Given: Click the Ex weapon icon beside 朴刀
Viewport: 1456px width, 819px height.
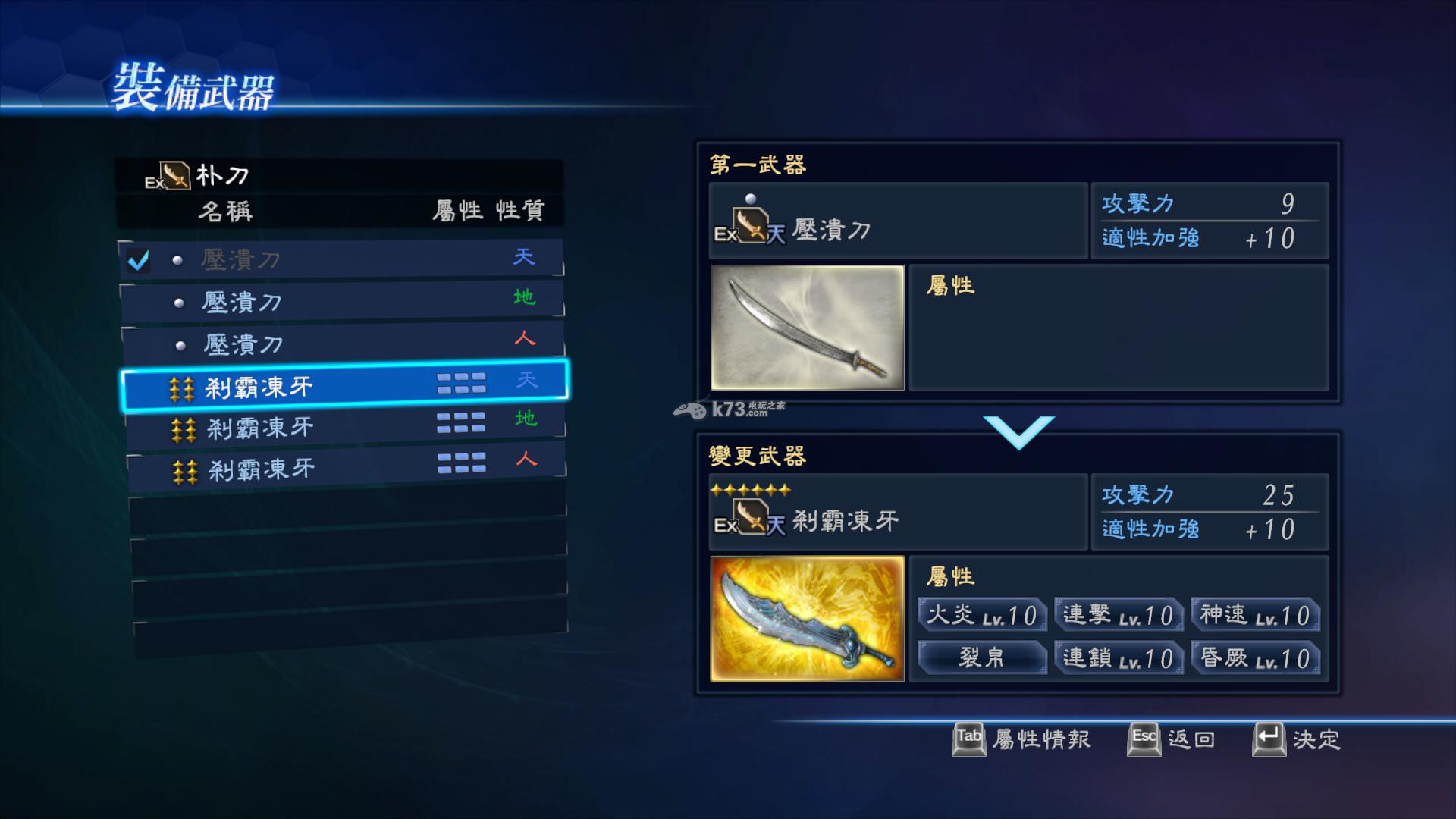Looking at the screenshot, I should pyautogui.click(x=177, y=176).
